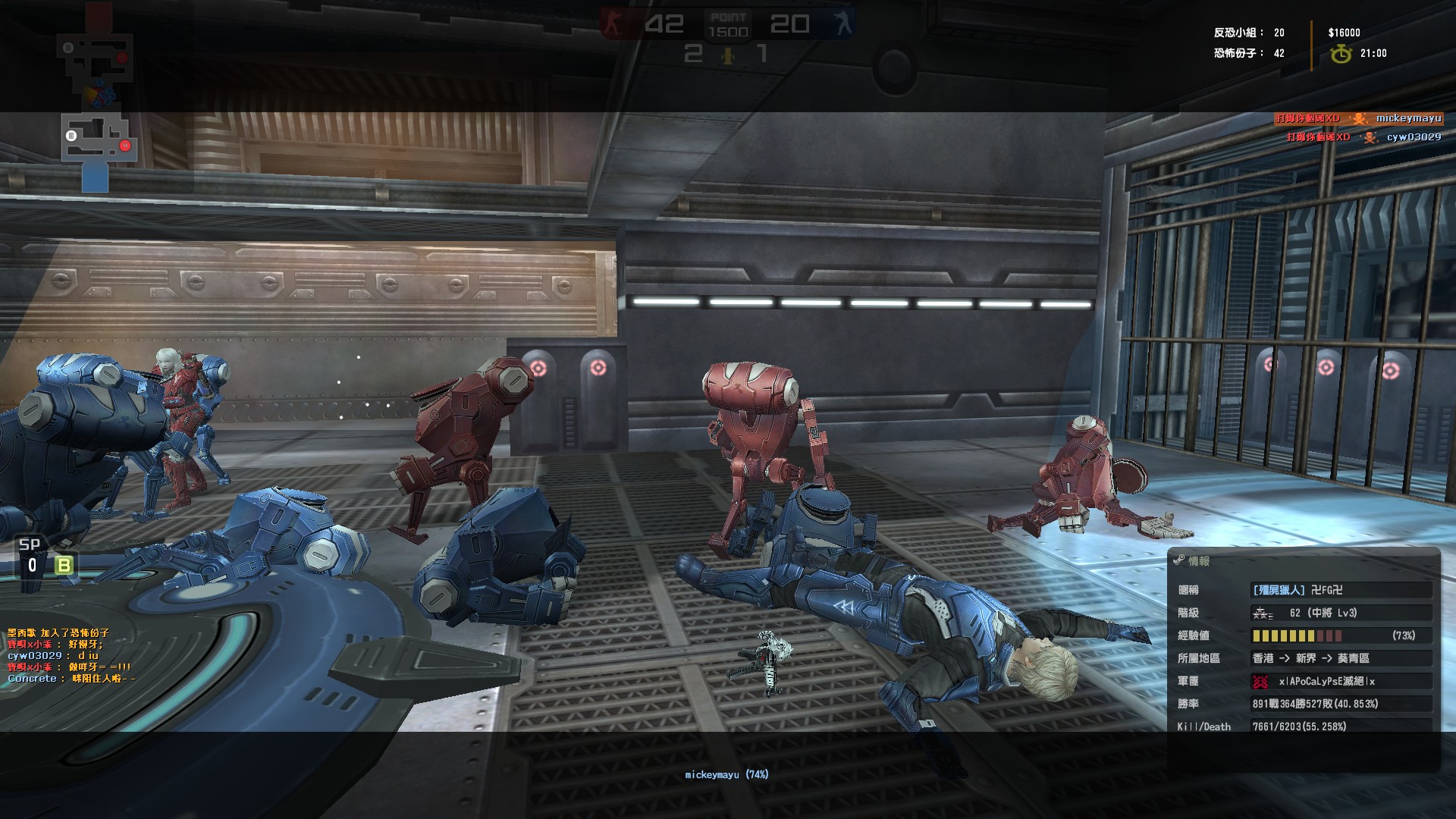Click the cyw03029 kill feed entry
The image size is (1456, 819).
tap(1363, 137)
